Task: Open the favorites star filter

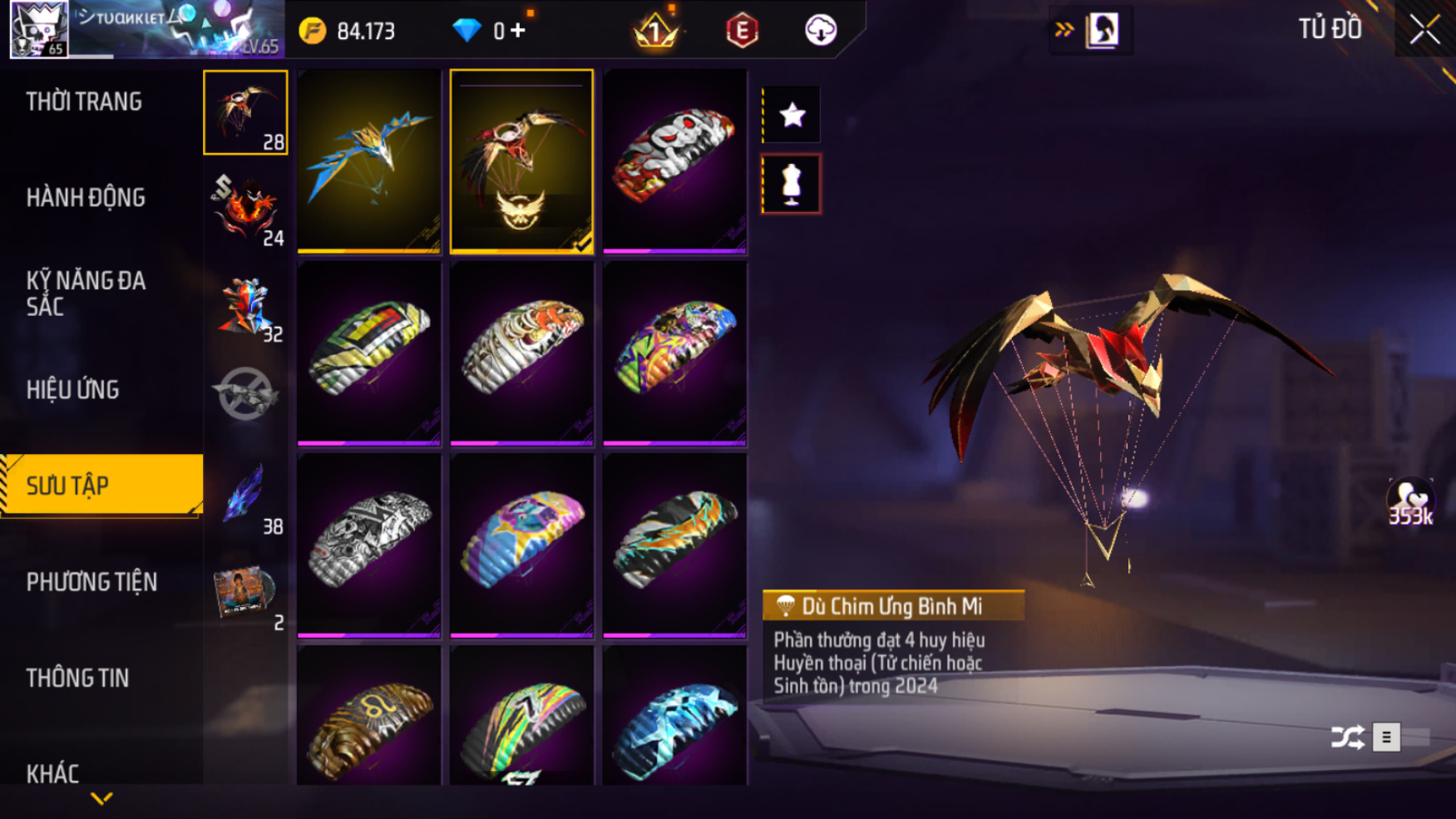Action: 792,115
